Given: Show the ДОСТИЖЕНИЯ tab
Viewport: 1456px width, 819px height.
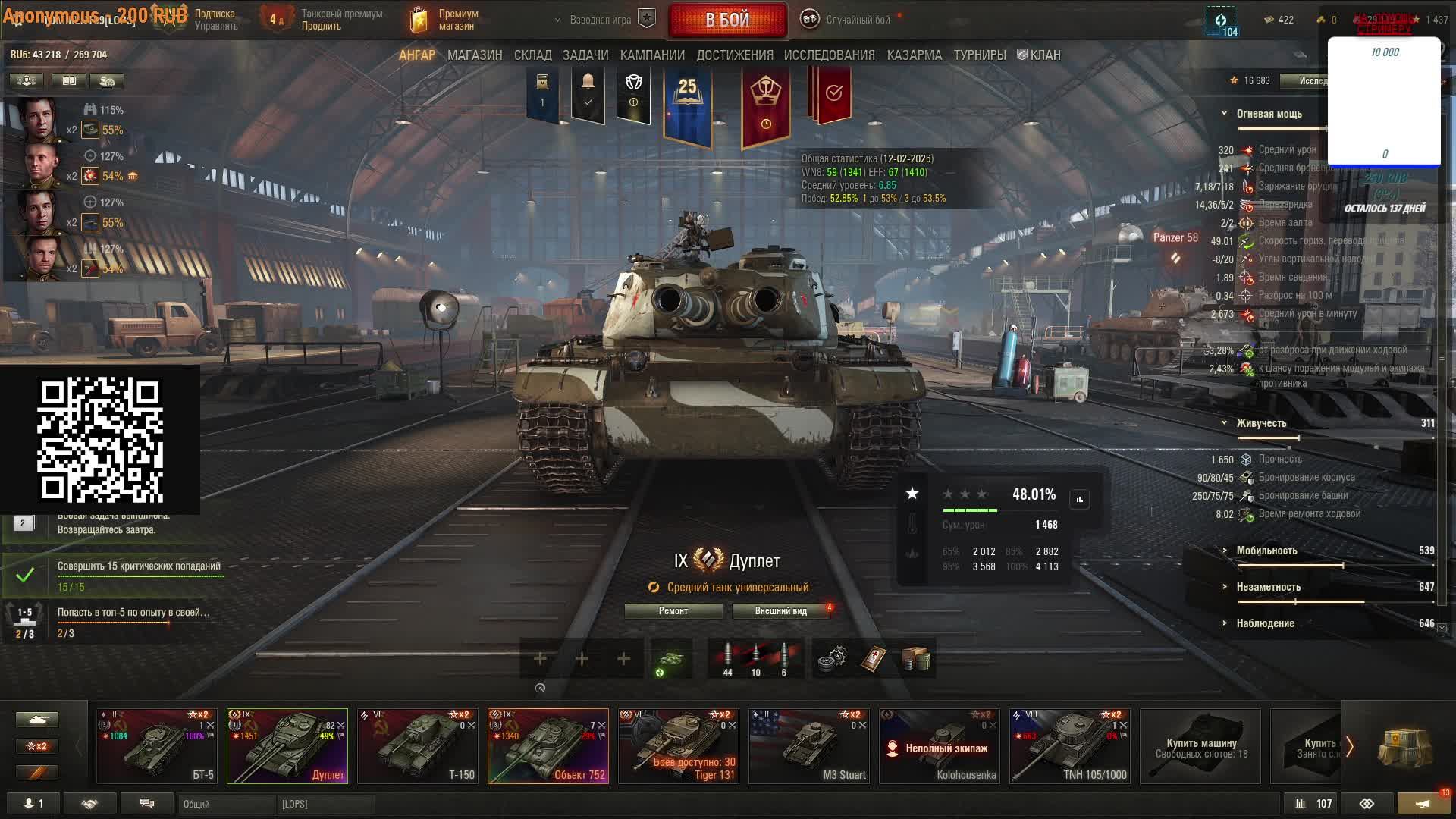Looking at the screenshot, I should point(735,55).
